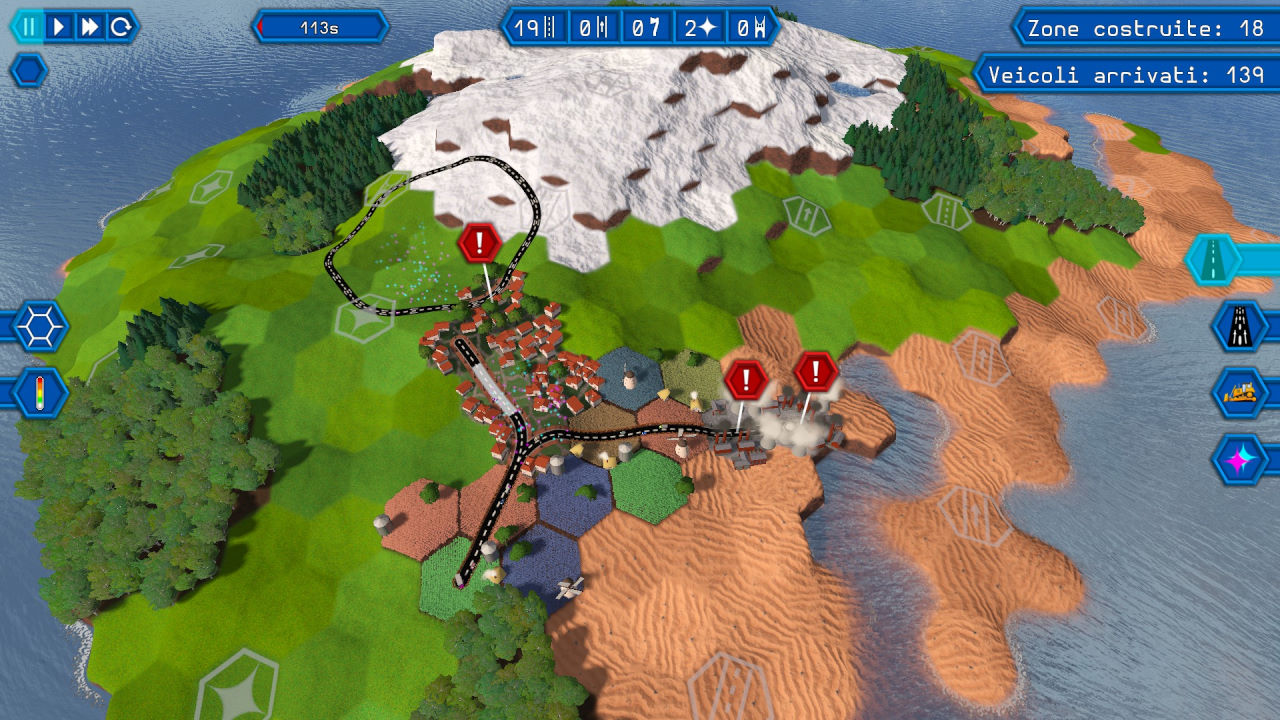Image resolution: width=1280 pixels, height=720 pixels.
Task: Show the traffic heat gauge overlay
Action: pyautogui.click(x=40, y=392)
